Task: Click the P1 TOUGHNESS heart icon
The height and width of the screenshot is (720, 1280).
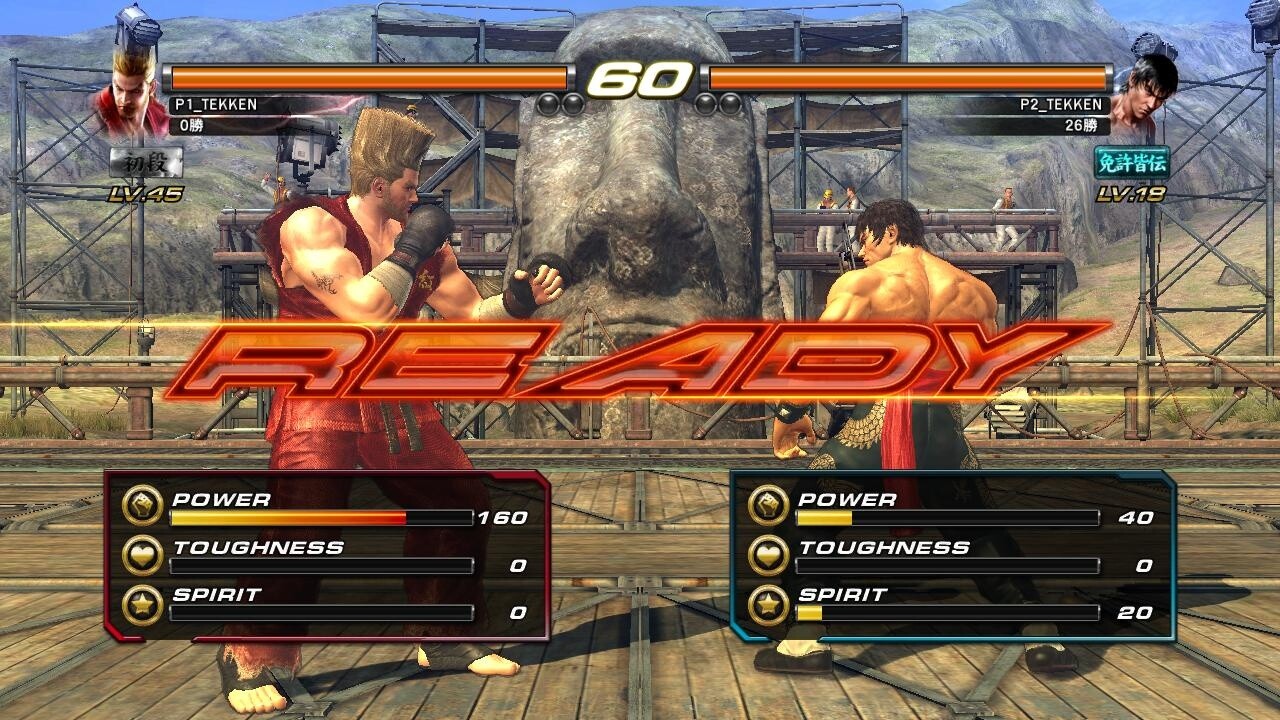Action: point(146,555)
